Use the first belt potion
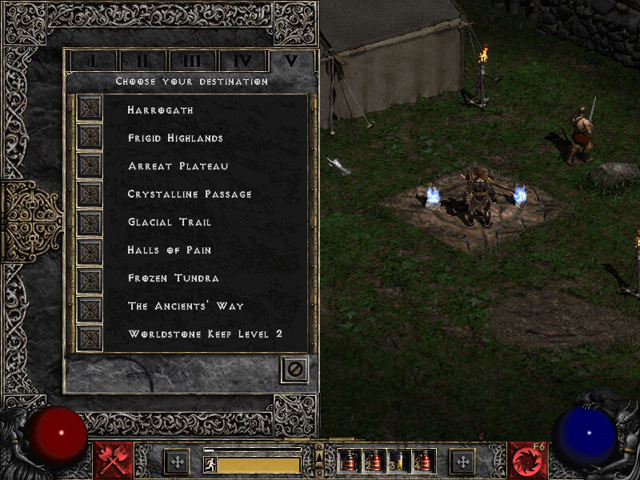This screenshot has height=480, width=640. click(351, 462)
